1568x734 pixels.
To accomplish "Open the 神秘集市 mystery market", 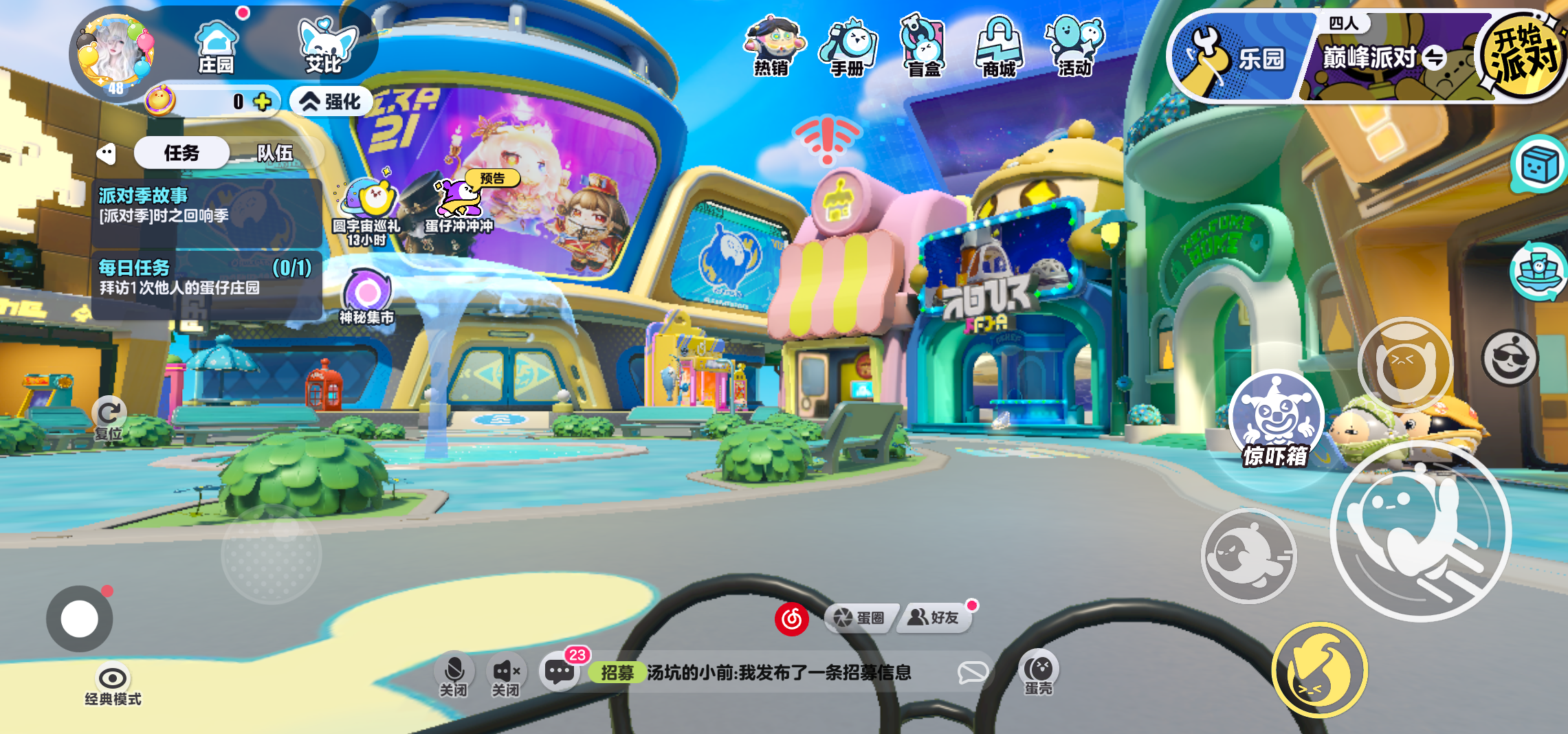I will (x=367, y=297).
